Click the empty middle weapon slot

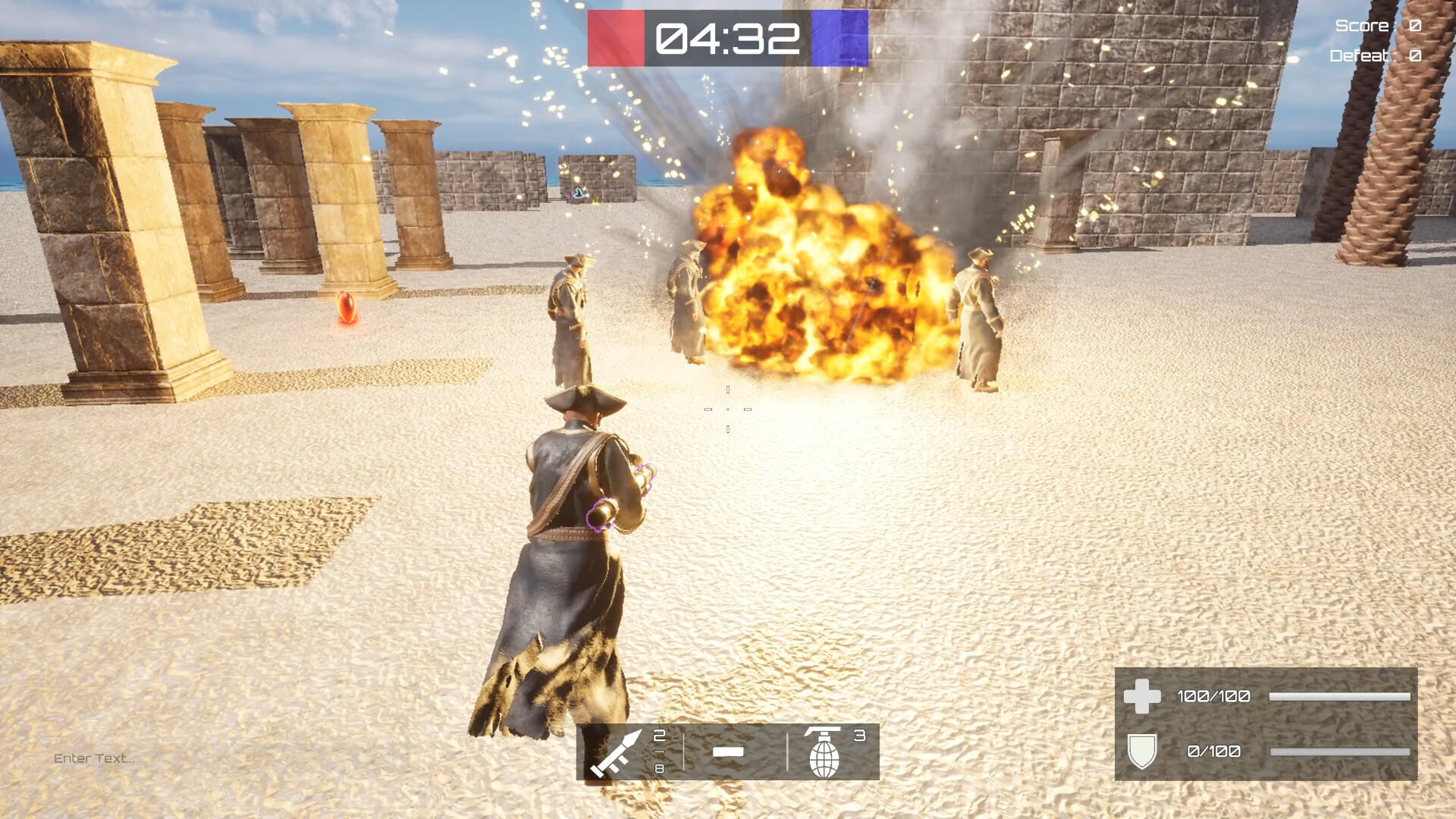click(x=728, y=753)
